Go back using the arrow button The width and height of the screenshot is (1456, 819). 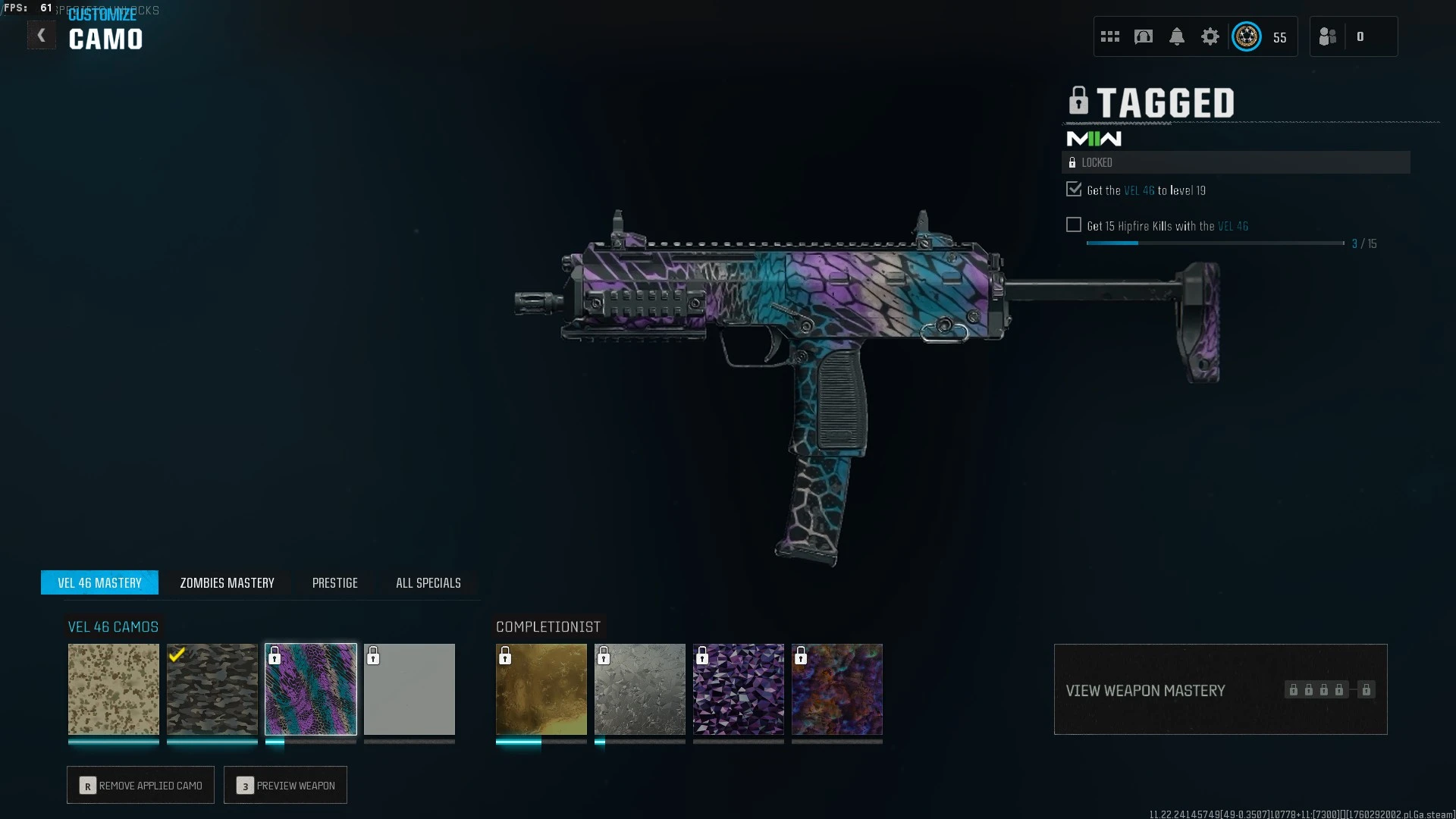pyautogui.click(x=41, y=35)
